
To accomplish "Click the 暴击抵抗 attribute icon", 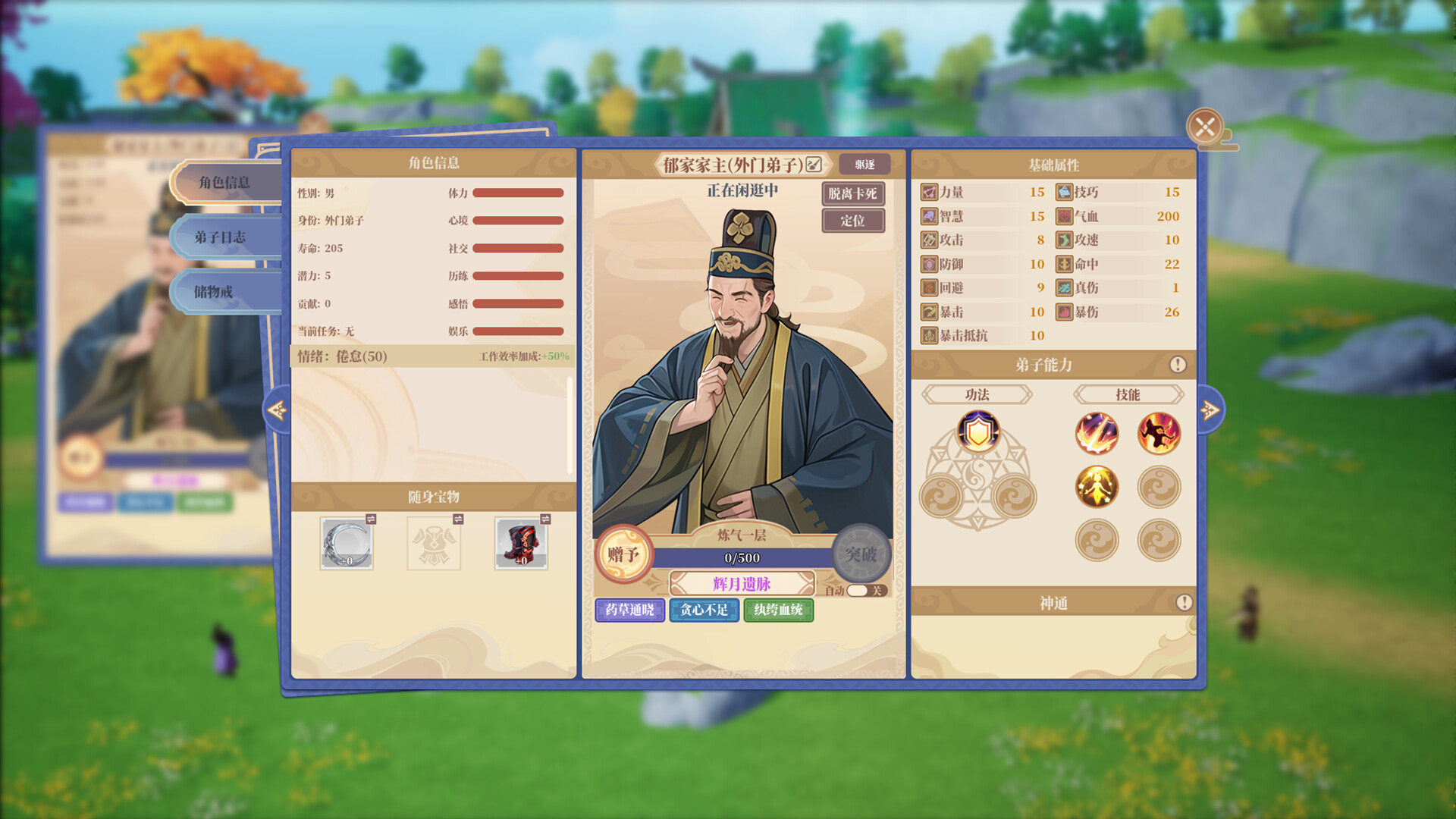I will click(928, 336).
